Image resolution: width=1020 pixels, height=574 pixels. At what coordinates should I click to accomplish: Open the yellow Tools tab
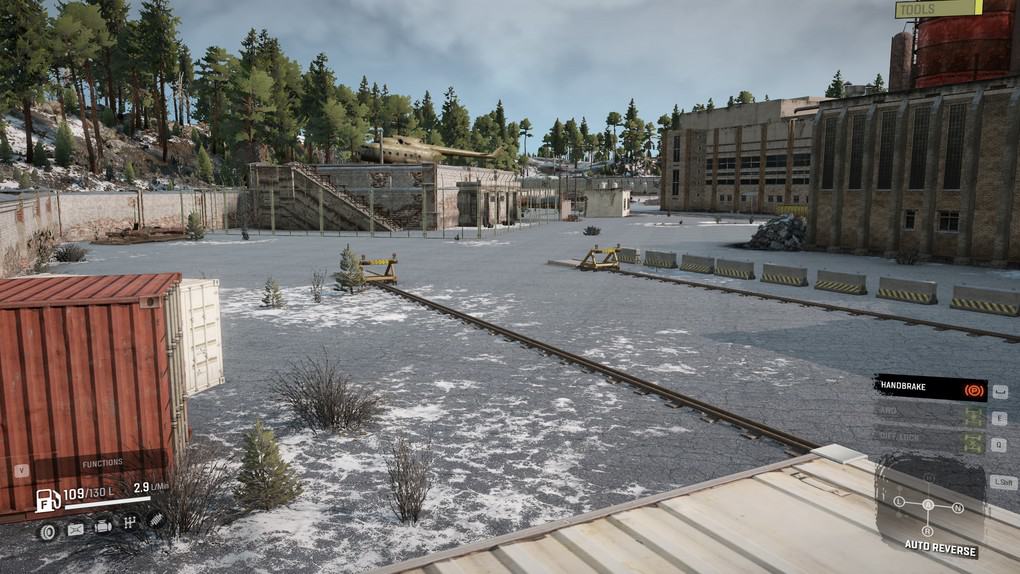pos(937,9)
